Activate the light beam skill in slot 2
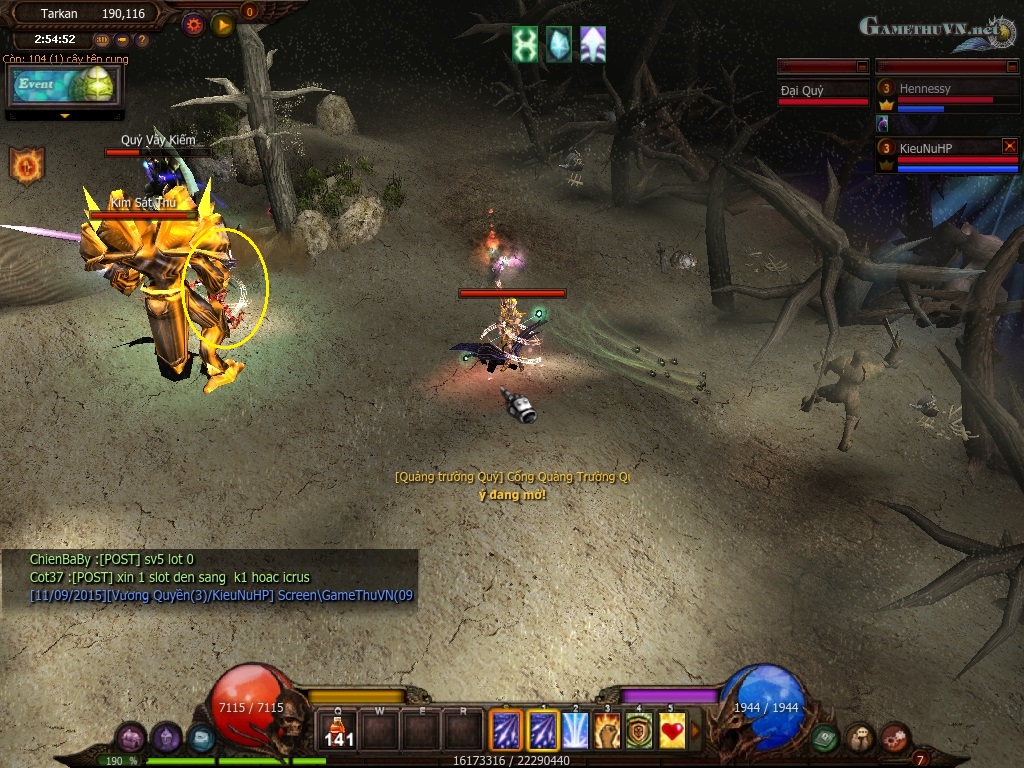Image resolution: width=1024 pixels, height=768 pixels. tap(575, 731)
